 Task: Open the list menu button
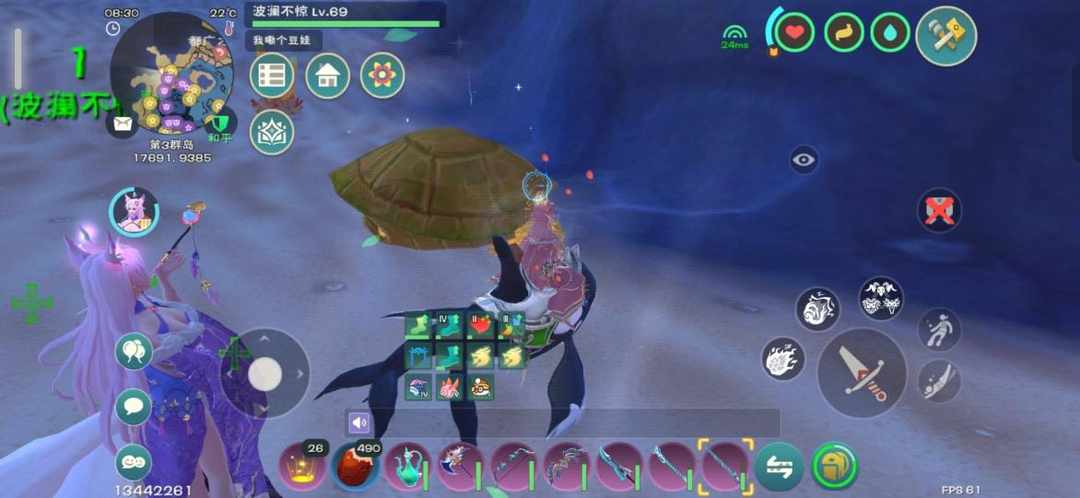tap(271, 75)
